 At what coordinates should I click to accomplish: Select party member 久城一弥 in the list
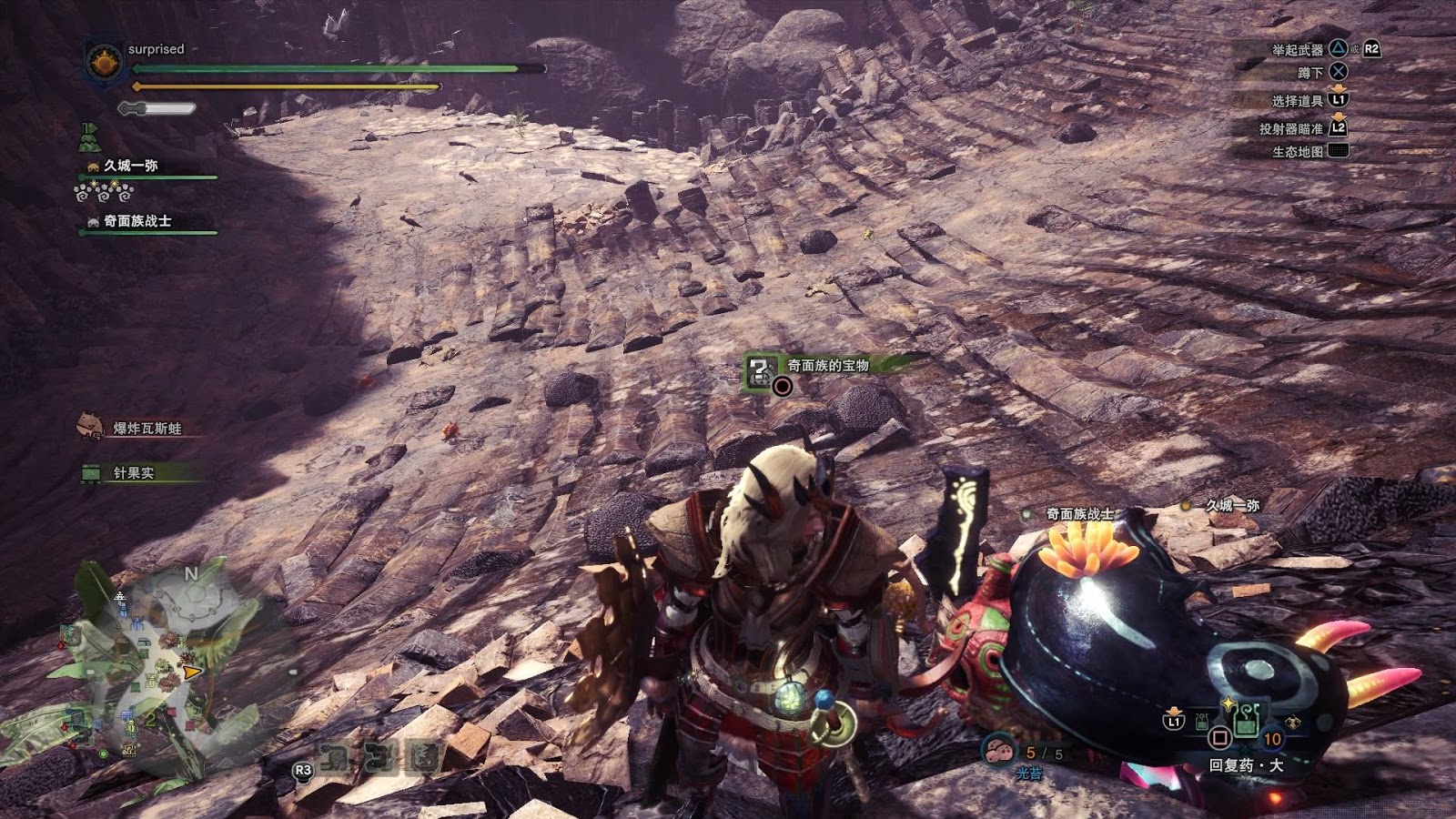[x=130, y=166]
